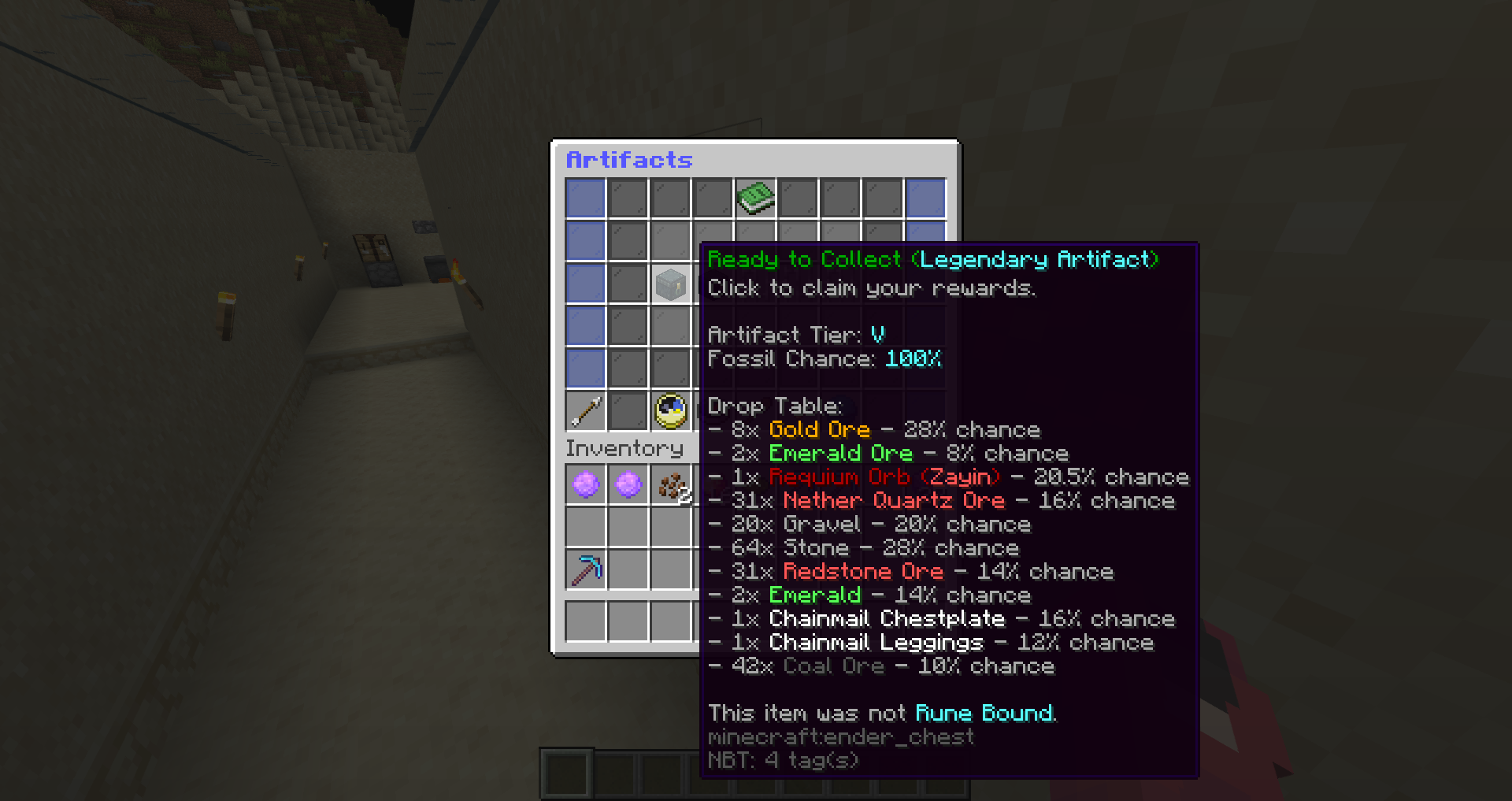Screen dimensions: 1512x801
Task: Select the first ender pearl in inventory
Action: click(586, 484)
